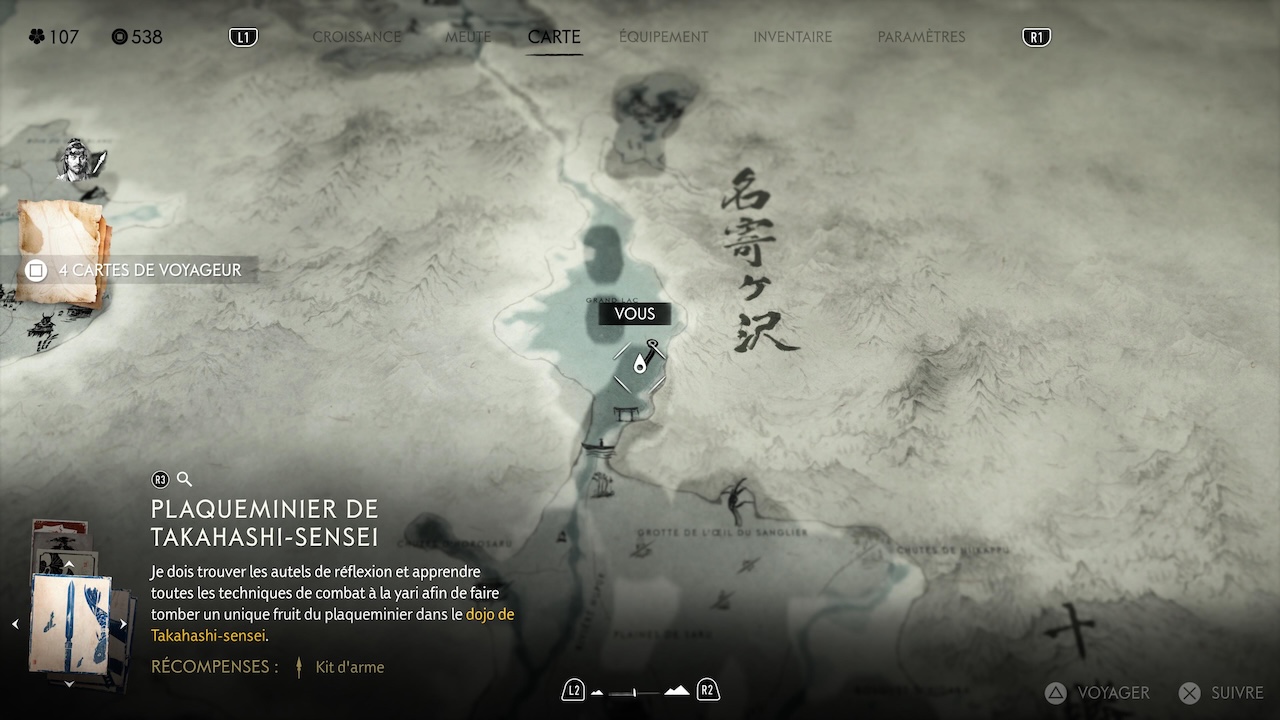1280x720 pixels.
Task: Go to the Équipement tab
Action: 663,37
